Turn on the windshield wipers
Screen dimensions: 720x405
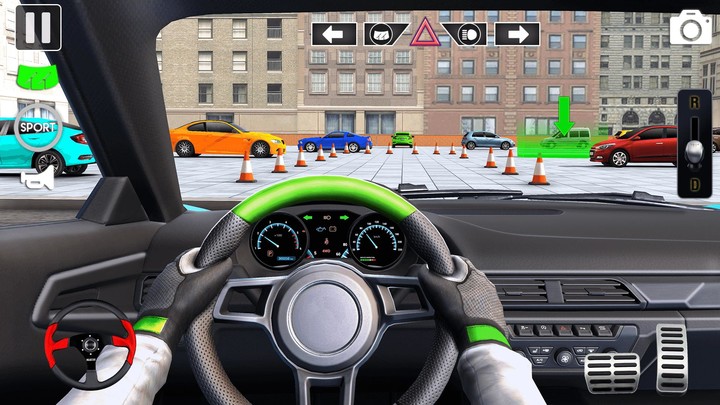tap(384, 35)
